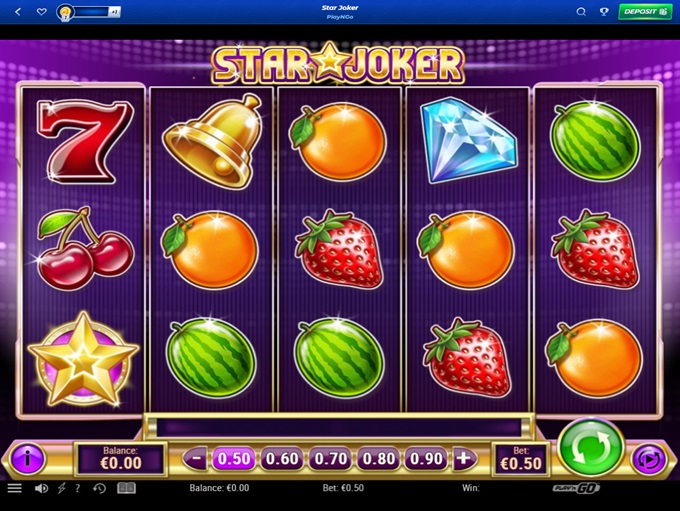
Task: Open the question mark help
Action: [77, 488]
